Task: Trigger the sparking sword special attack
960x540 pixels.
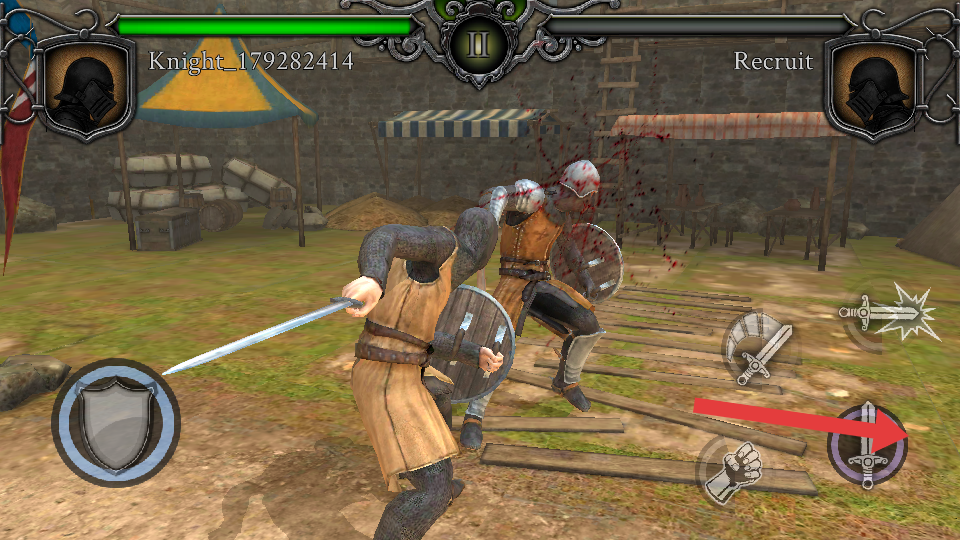Action: pyautogui.click(x=891, y=316)
